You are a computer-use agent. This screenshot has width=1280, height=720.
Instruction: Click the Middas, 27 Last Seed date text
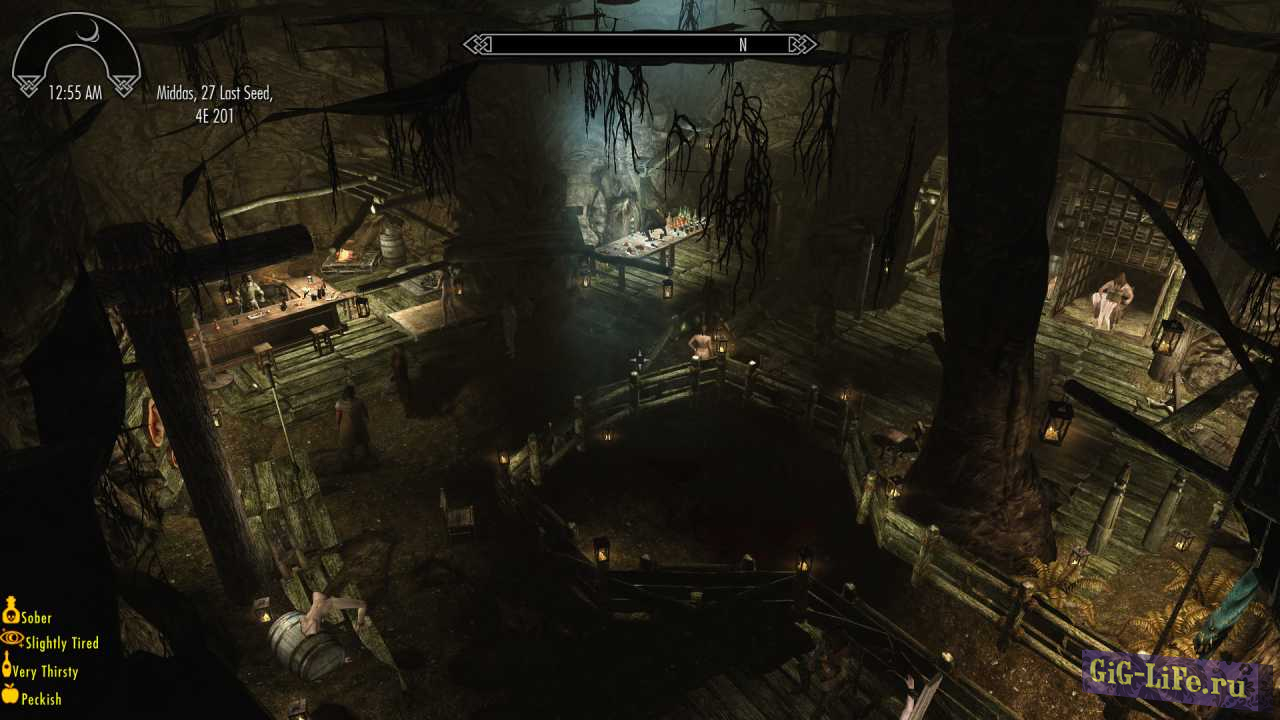(216, 92)
